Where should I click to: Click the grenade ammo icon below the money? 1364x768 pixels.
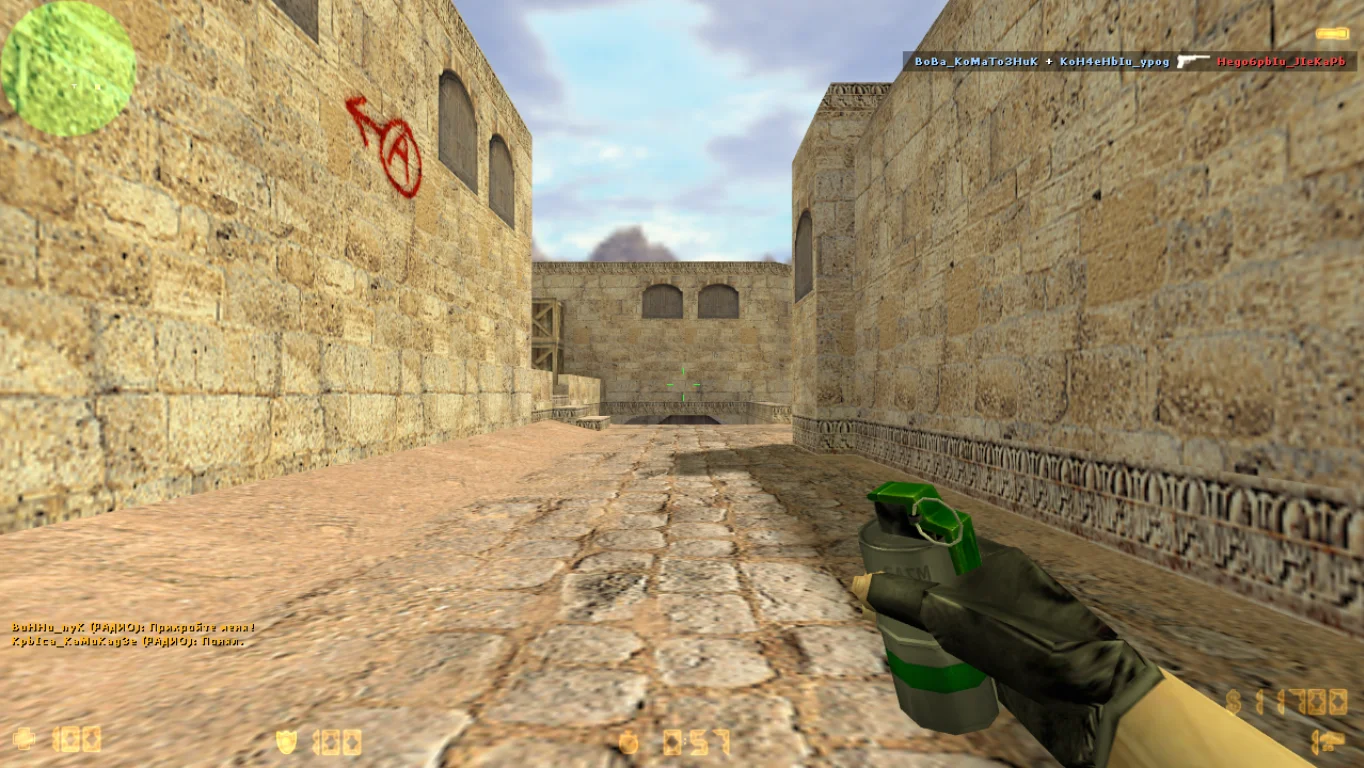point(1328,742)
